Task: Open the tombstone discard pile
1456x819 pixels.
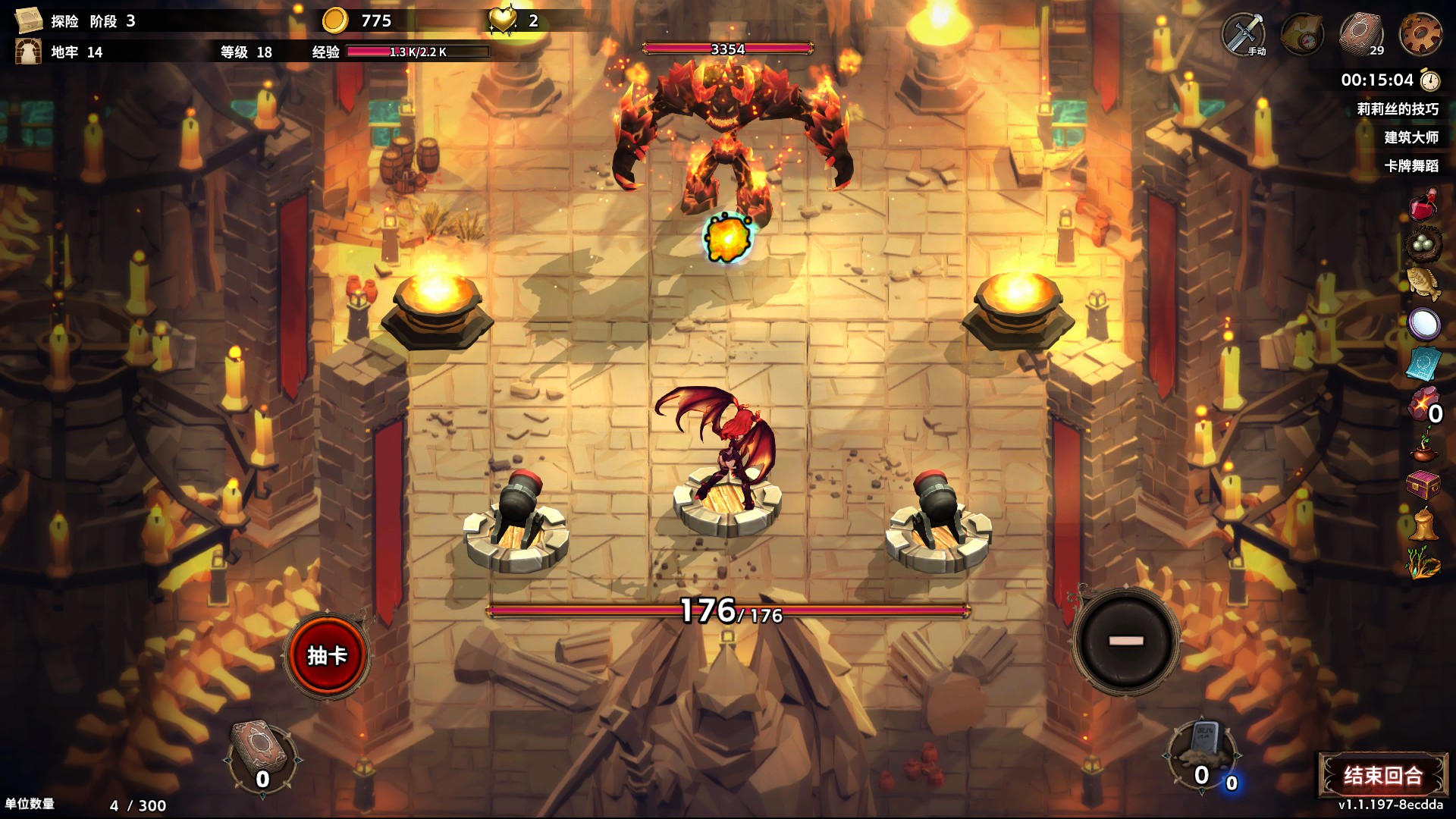Action: tap(1203, 751)
